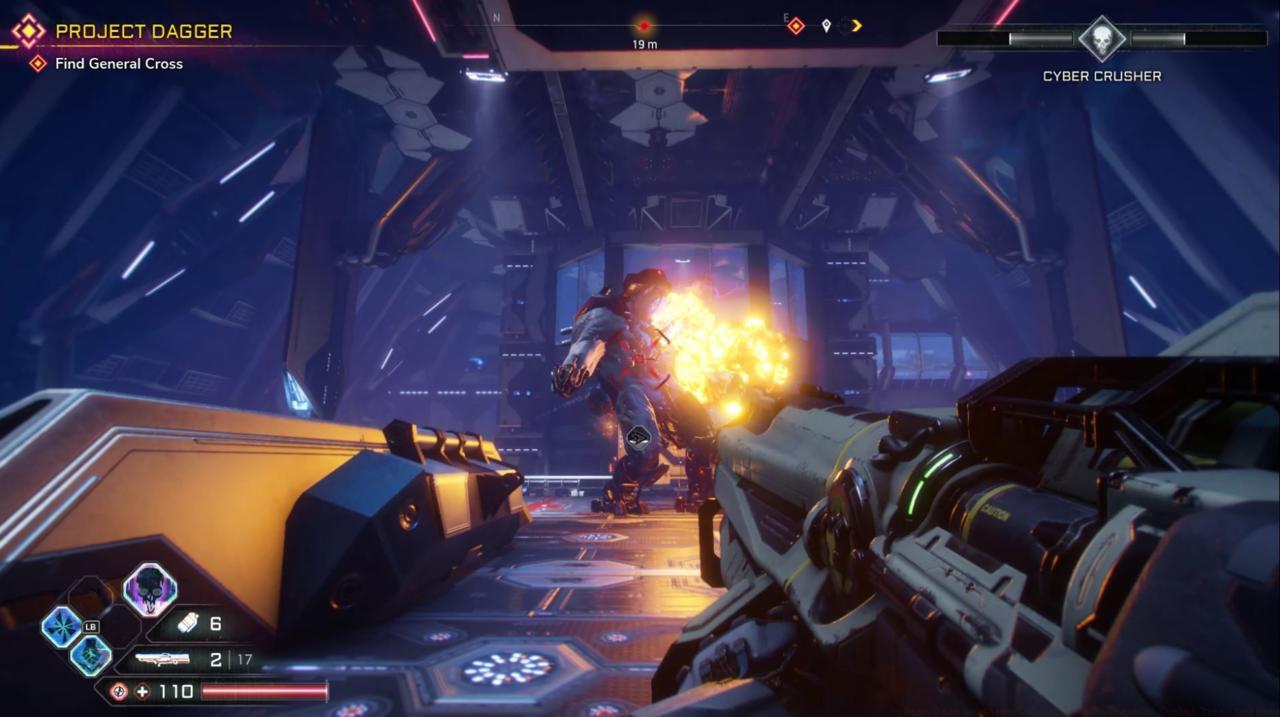The image size is (1280, 717).
Task: Choose the equipped weapon icon
Action: pos(162,660)
